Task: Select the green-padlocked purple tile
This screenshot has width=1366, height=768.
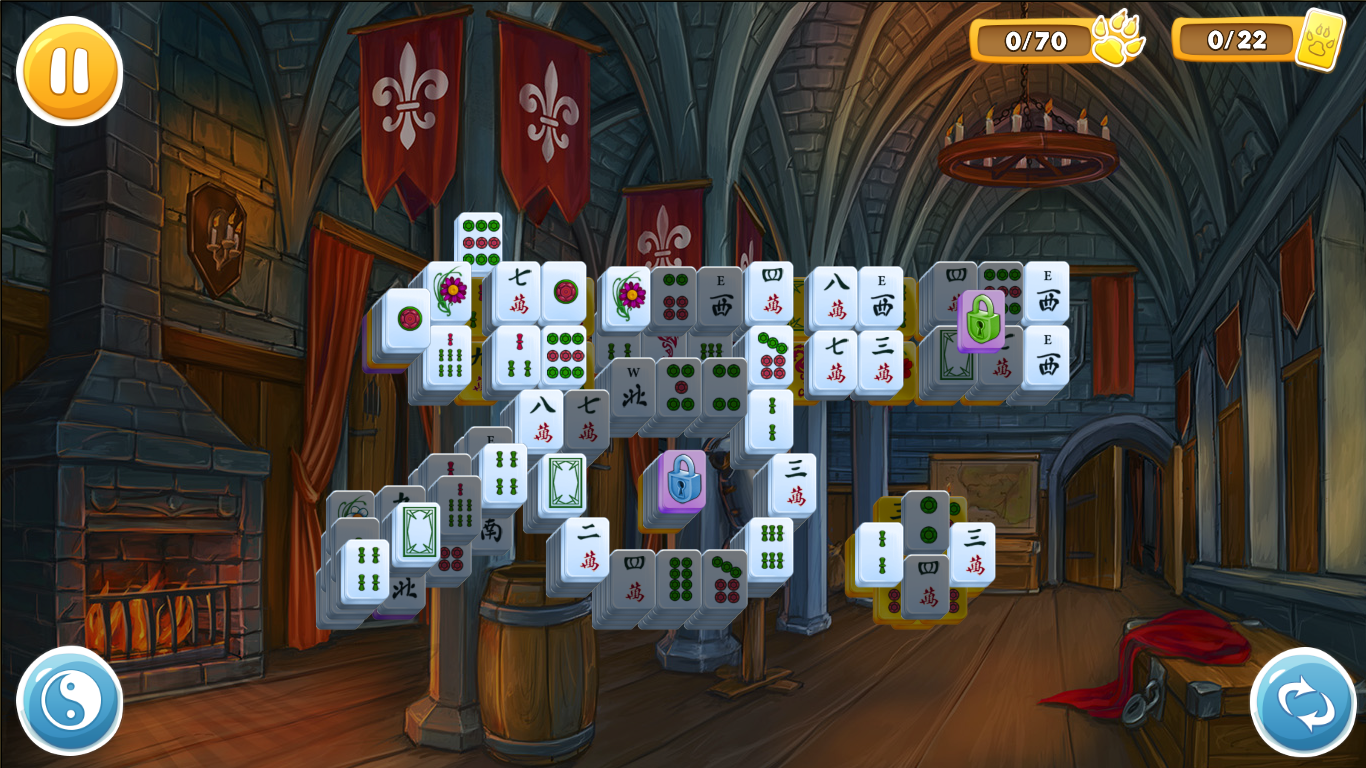Action: [x=981, y=319]
